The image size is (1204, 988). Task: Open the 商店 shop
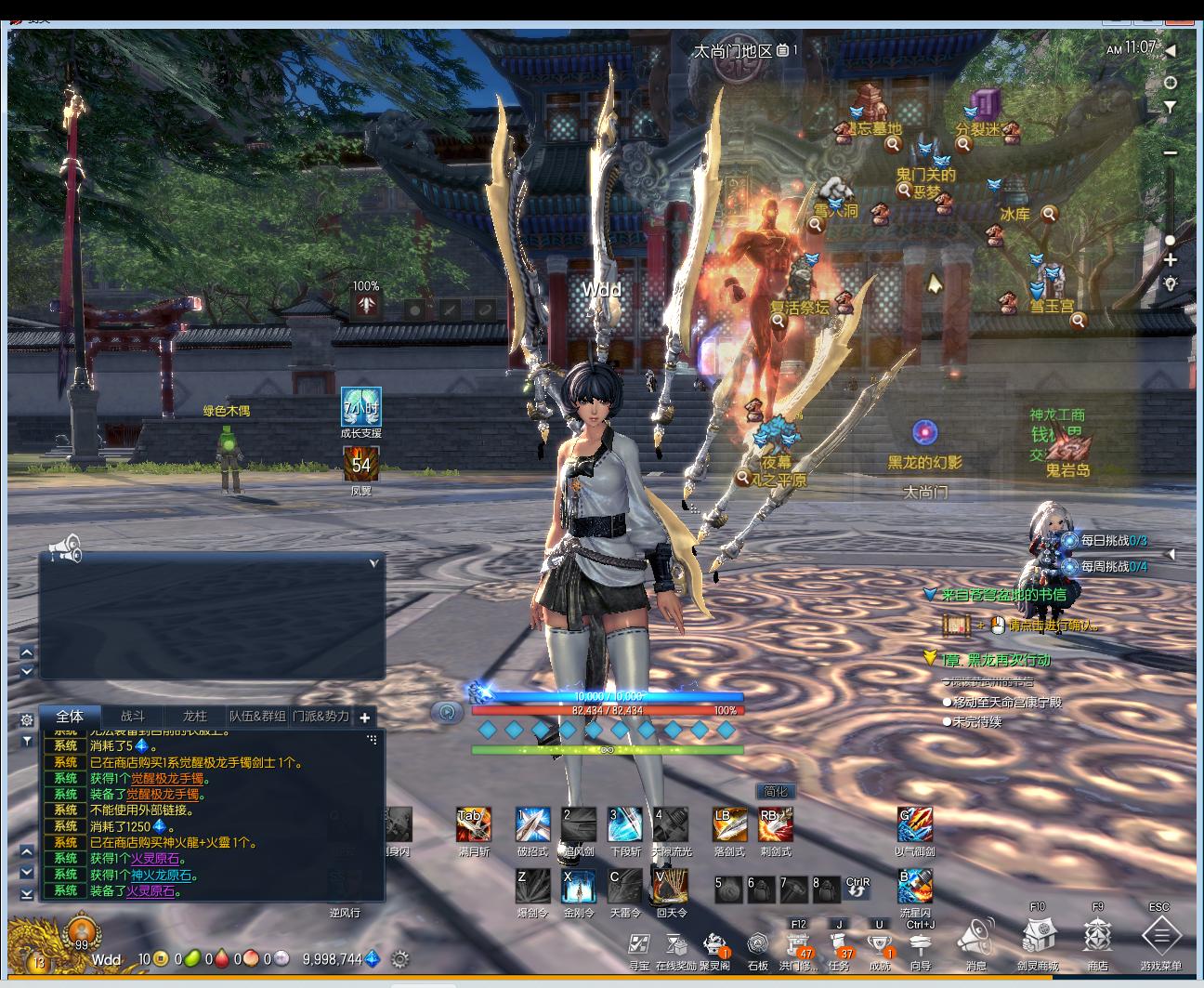(x=1098, y=936)
